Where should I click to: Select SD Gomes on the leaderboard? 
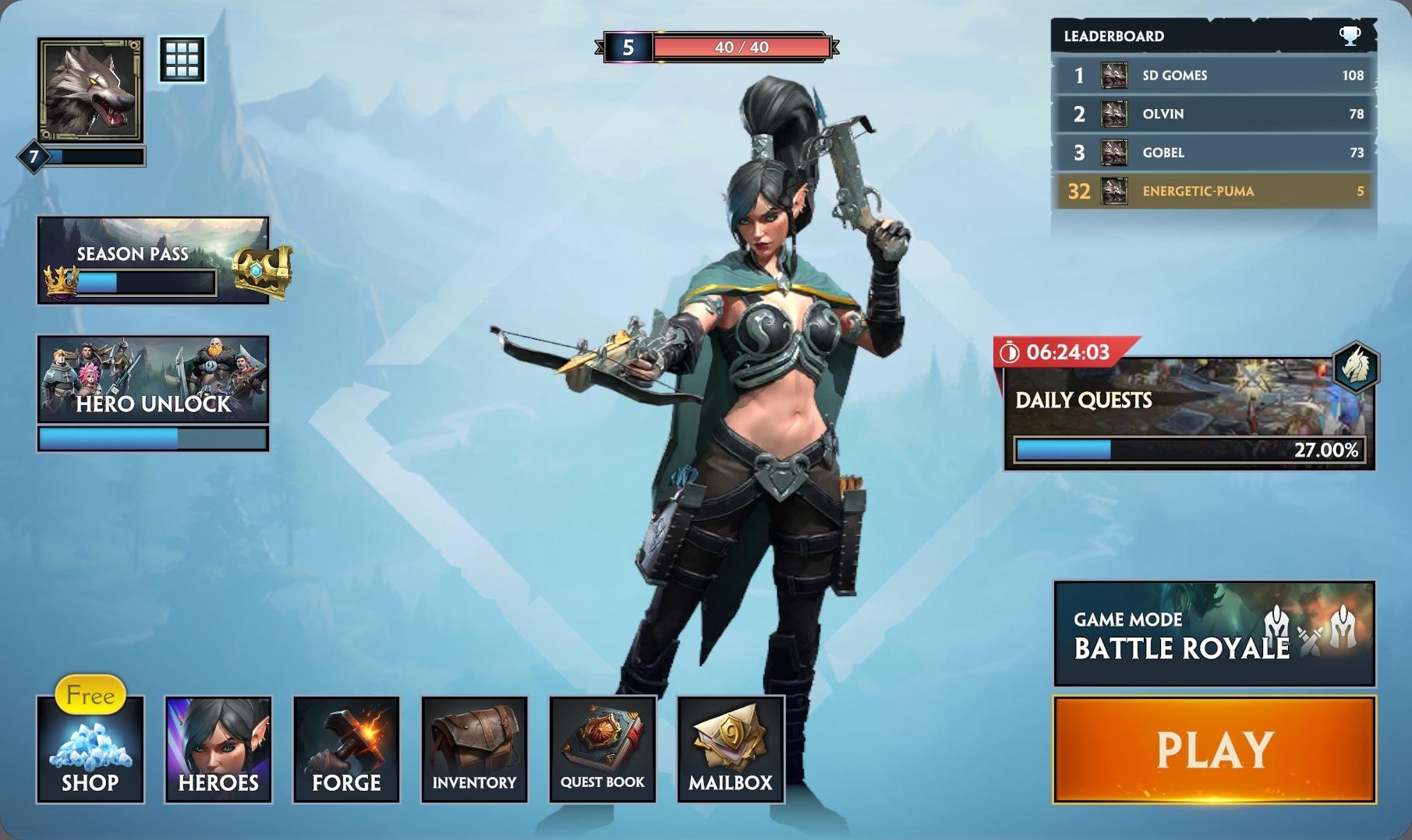1214,76
